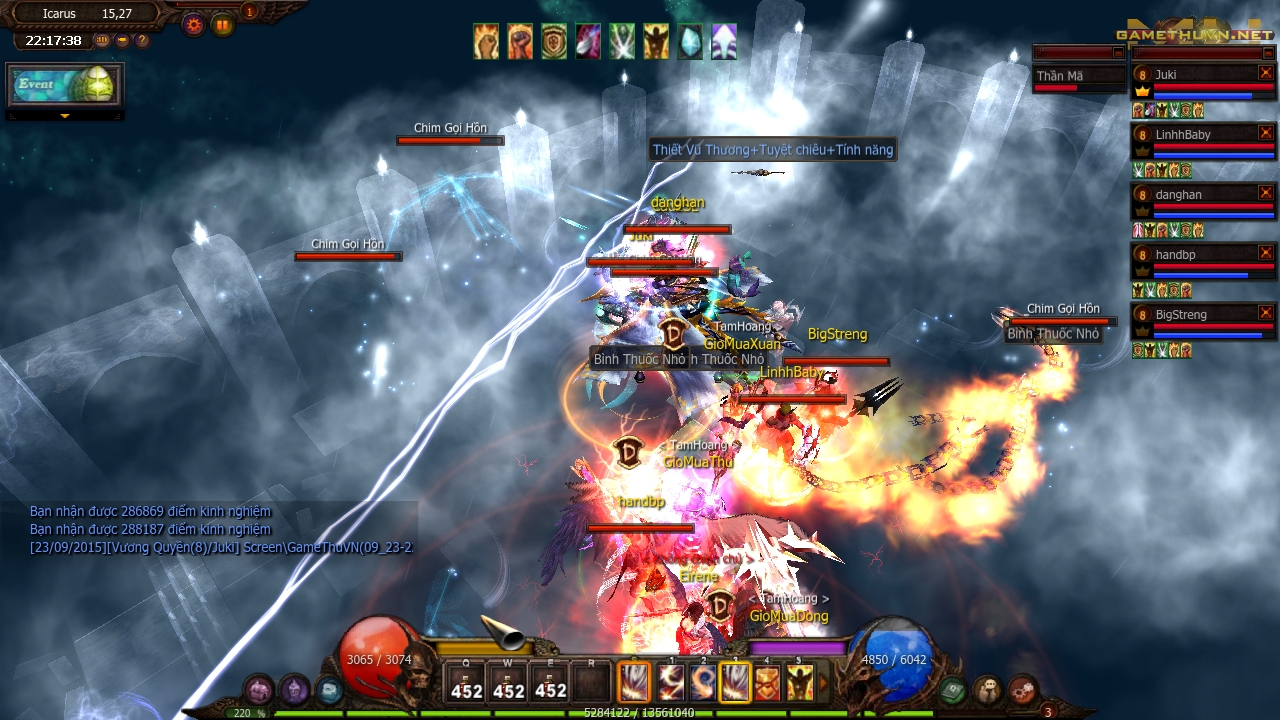Kick handbp using the X button
Image resolution: width=1280 pixels, height=720 pixels.
(1266, 253)
